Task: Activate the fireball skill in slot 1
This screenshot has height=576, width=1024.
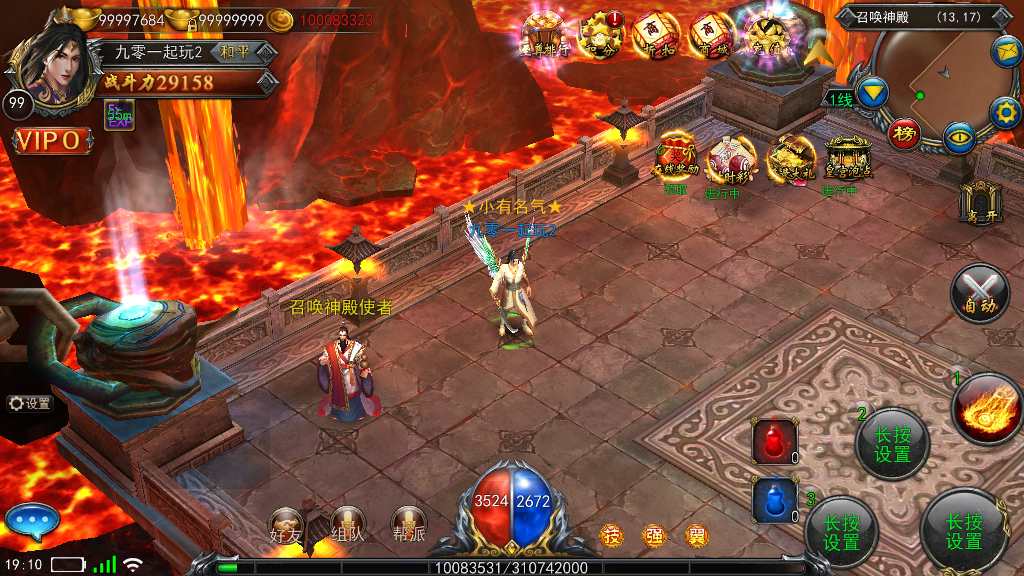Action: 987,407
